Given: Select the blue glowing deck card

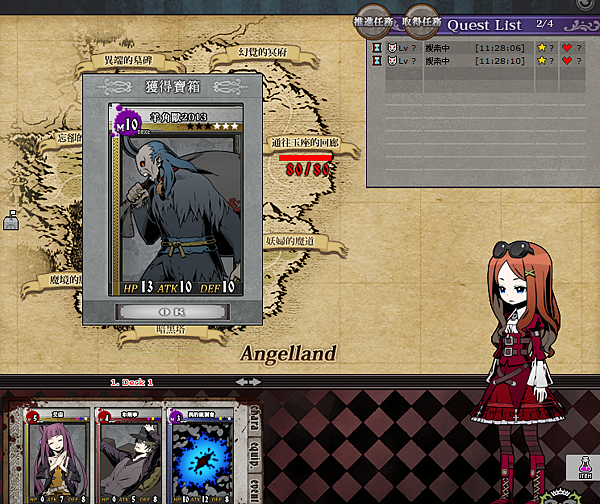Looking at the screenshot, I should 204,452.
